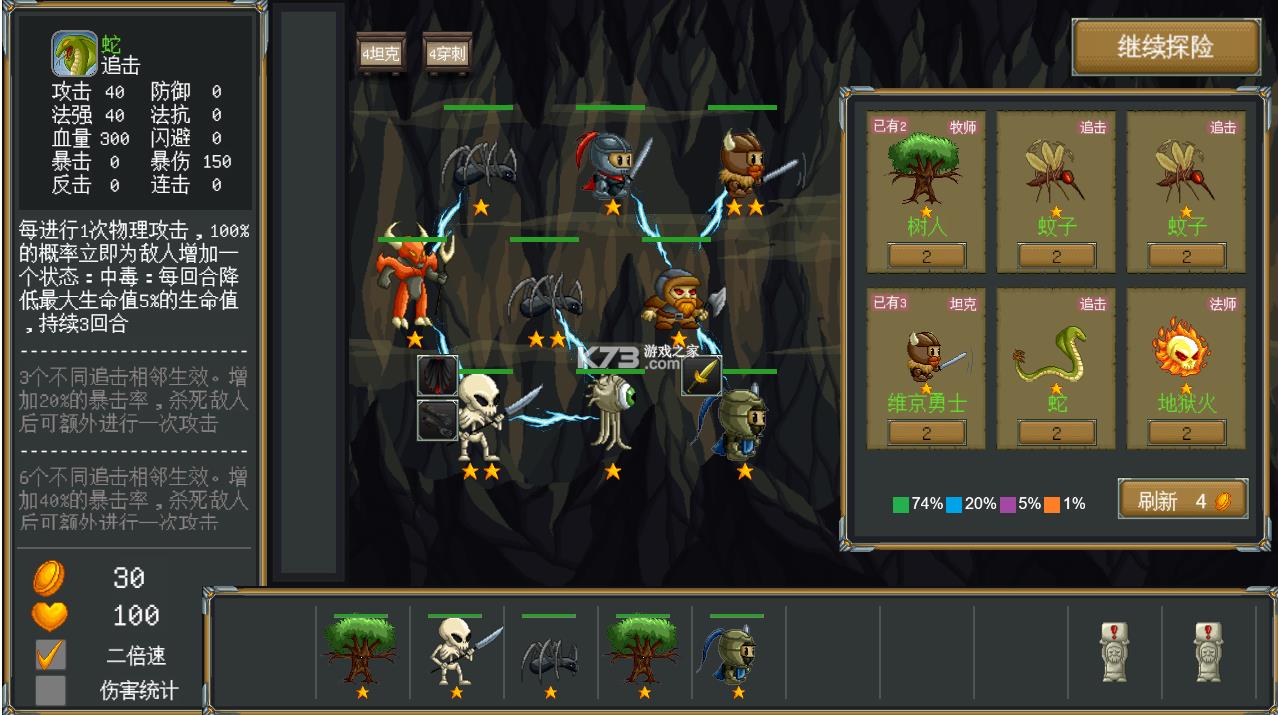Click the golden sword equipment icon
Screen dimensions: 1278x715
click(702, 376)
